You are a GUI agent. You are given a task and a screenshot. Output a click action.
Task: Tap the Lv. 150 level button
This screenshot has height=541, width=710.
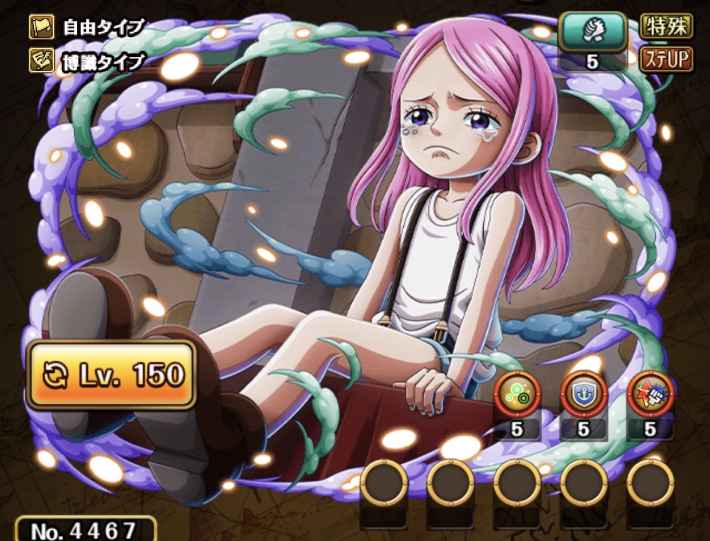pos(110,375)
